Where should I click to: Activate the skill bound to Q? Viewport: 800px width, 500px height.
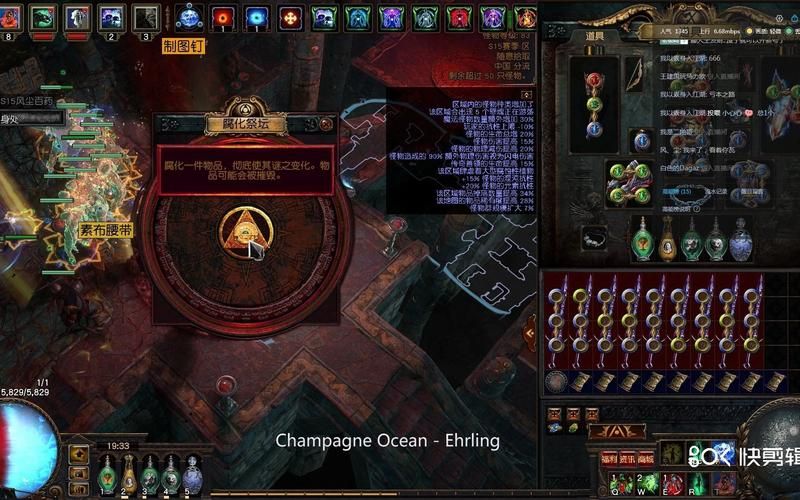tap(618, 483)
